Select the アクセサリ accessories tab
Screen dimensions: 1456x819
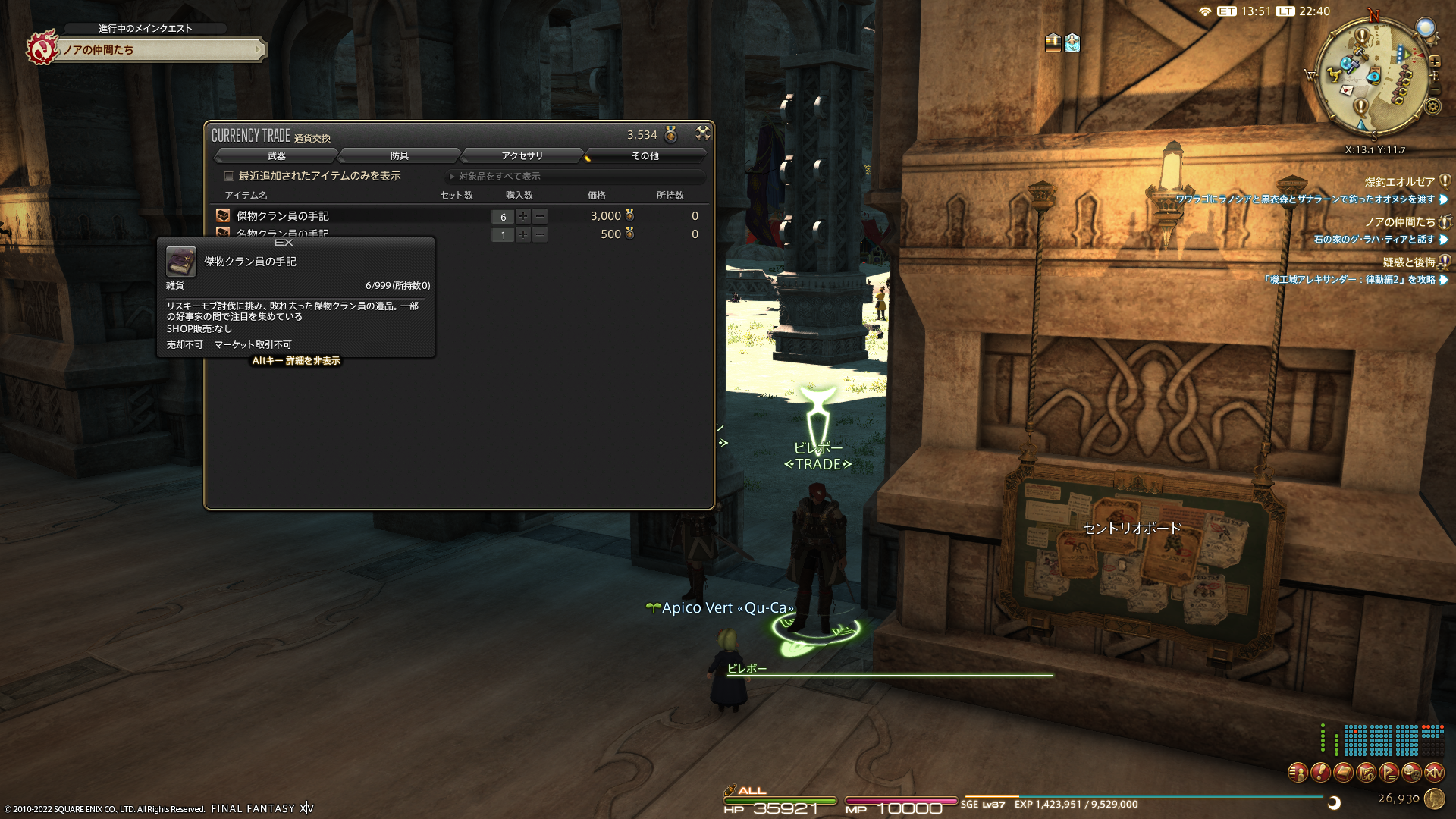(522, 155)
